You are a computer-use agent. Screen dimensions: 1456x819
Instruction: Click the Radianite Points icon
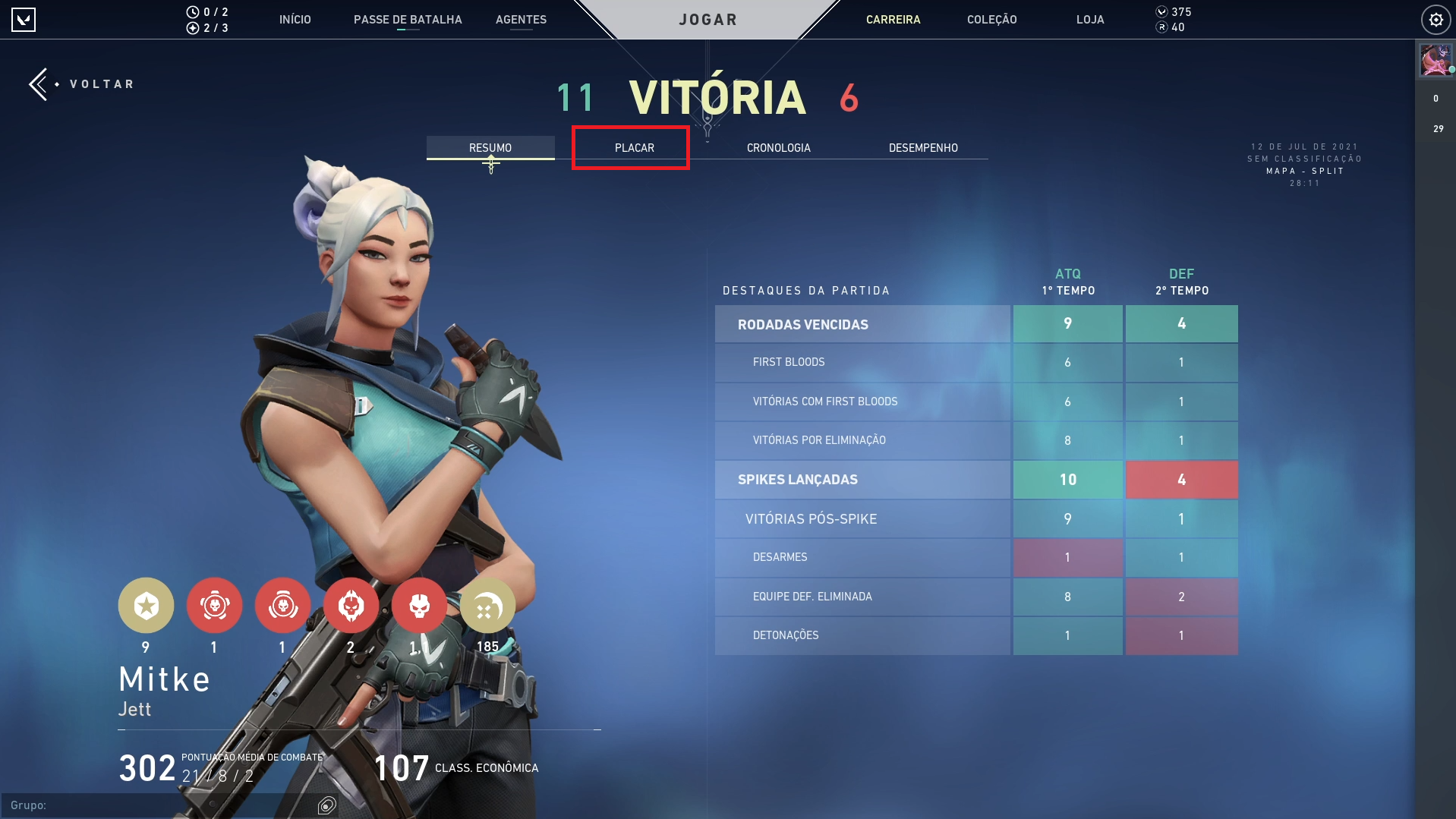[x=1161, y=27]
